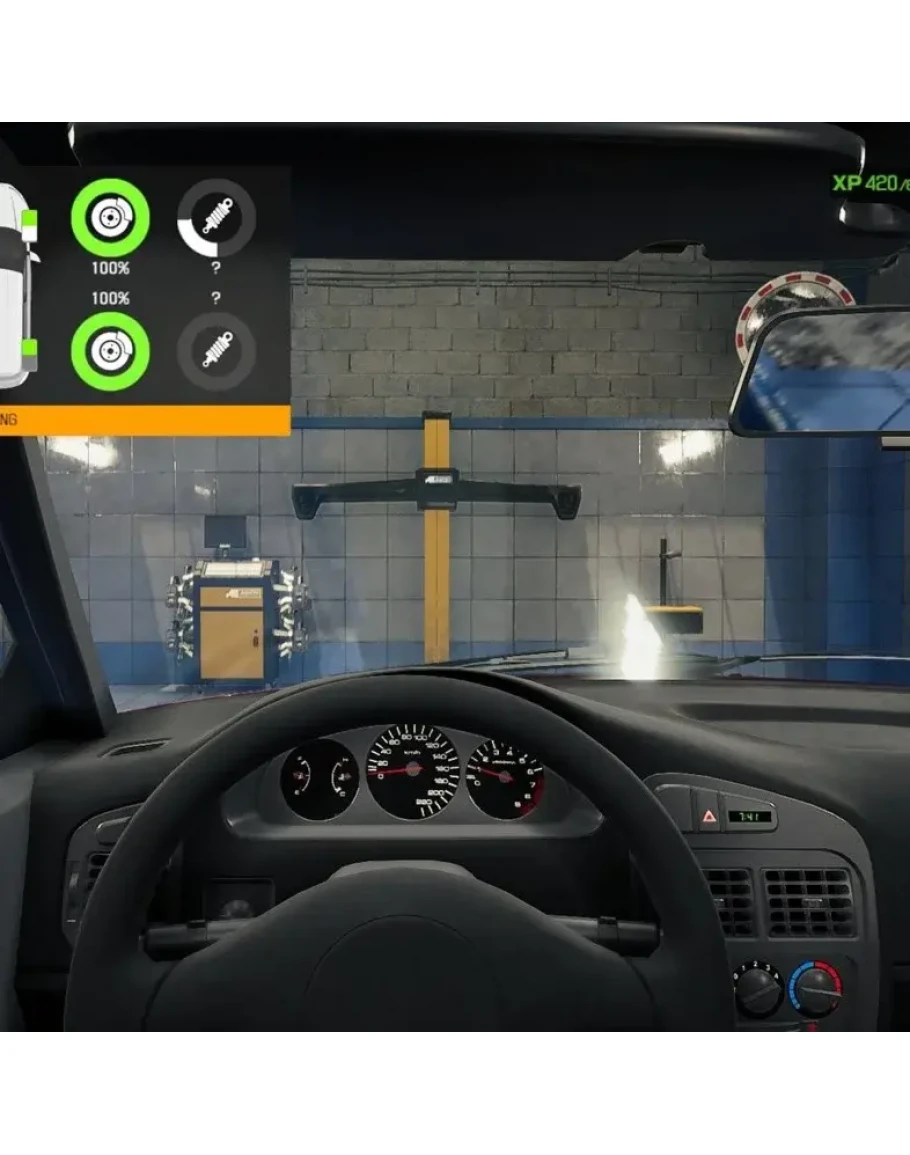Image resolution: width=910 pixels, height=1155 pixels.
Task: Click the suspension icon with white progress arc
Action: pos(216,217)
